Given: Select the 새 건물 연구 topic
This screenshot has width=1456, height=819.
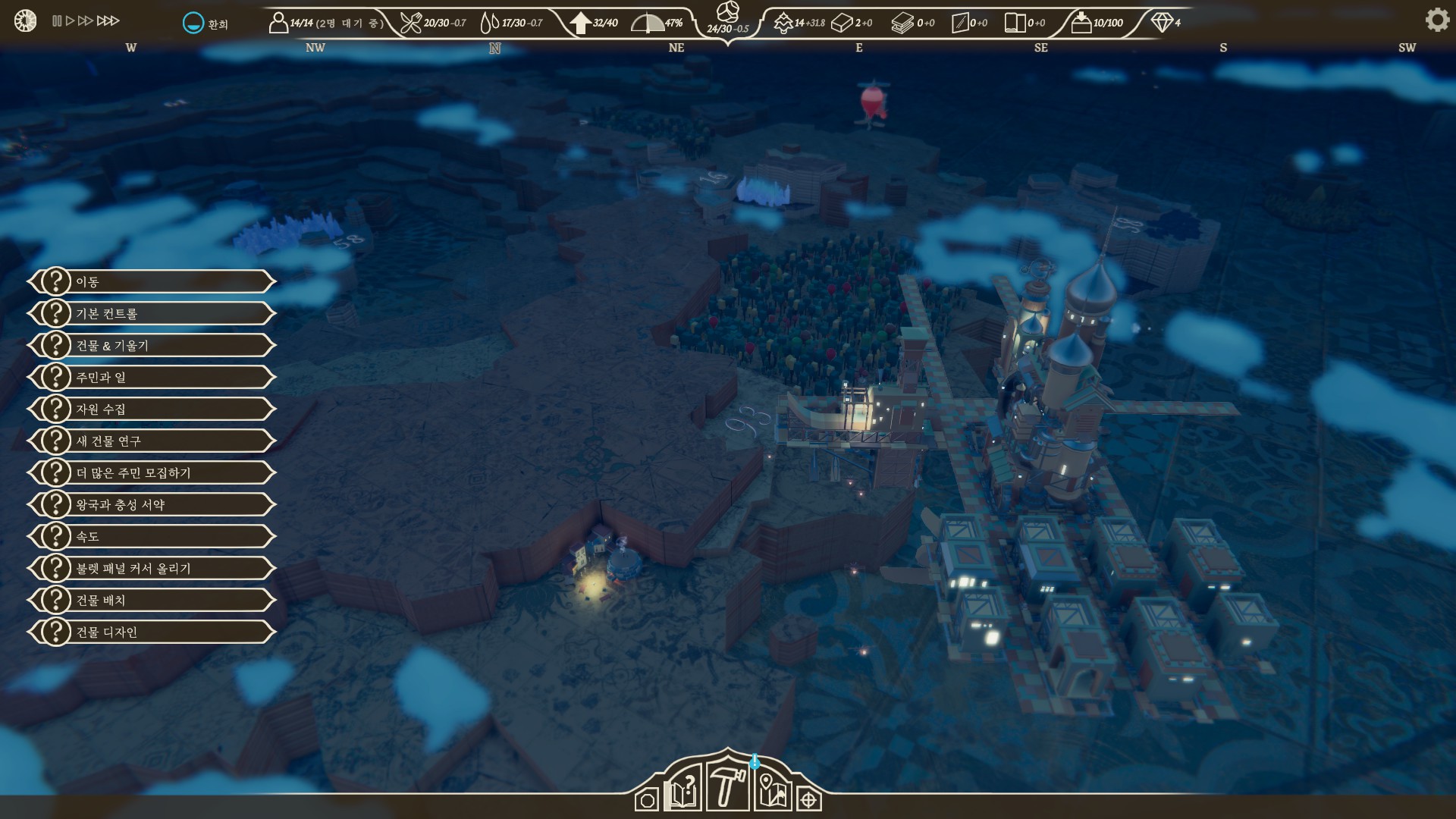Looking at the screenshot, I should click(x=152, y=441).
